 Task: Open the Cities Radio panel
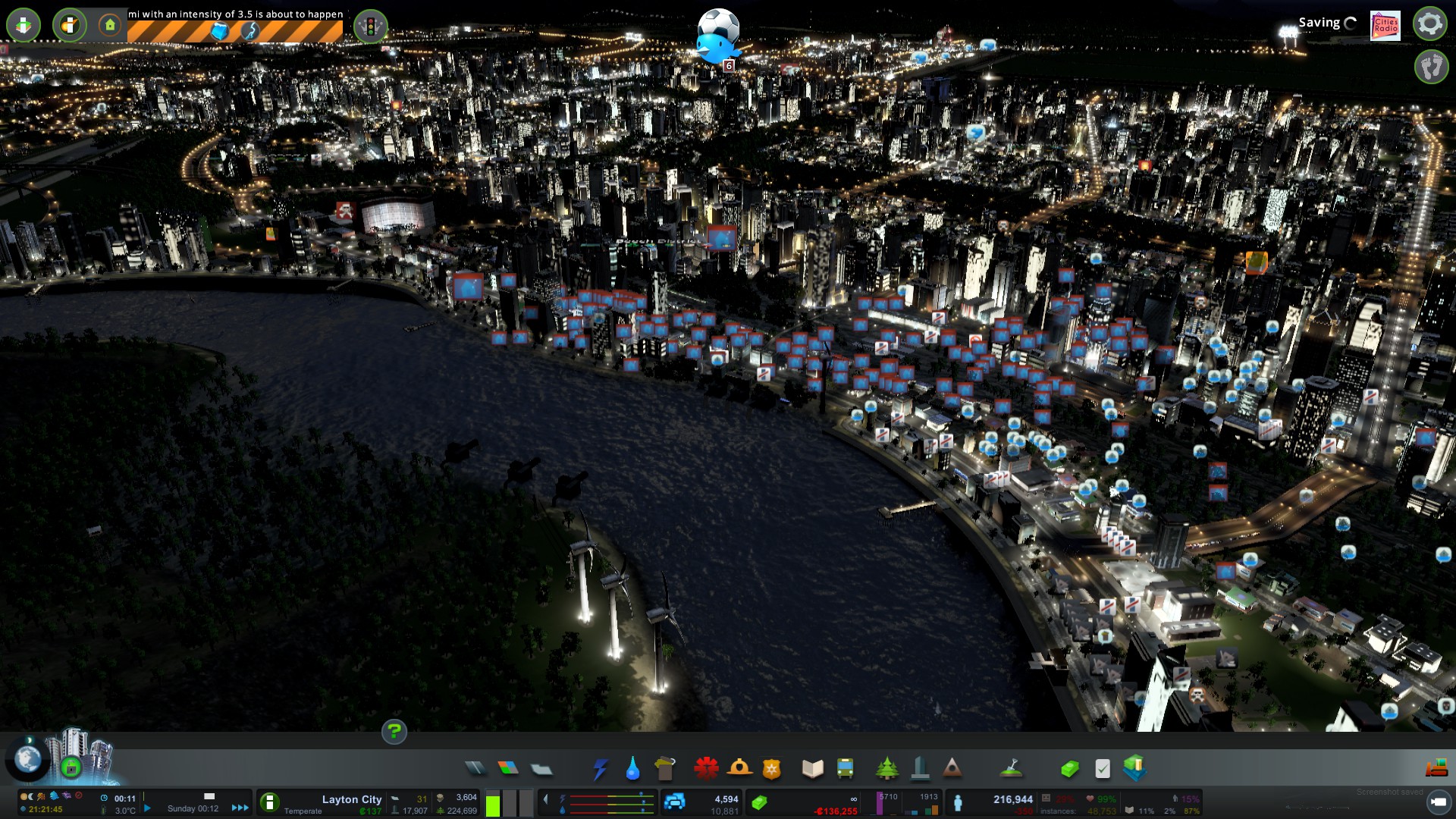tap(1385, 25)
